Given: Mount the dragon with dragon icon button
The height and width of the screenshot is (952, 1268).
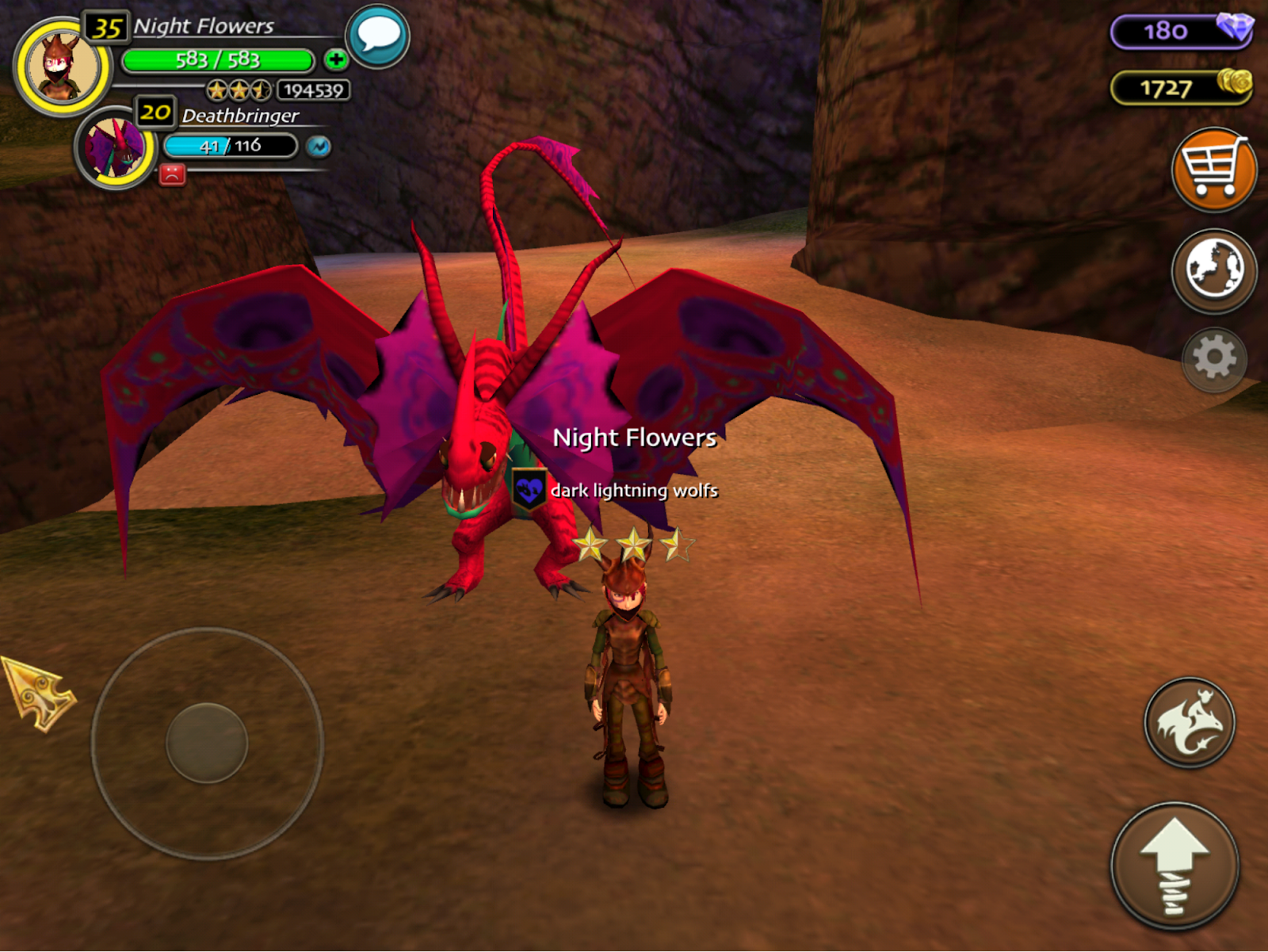Looking at the screenshot, I should point(1189,722).
